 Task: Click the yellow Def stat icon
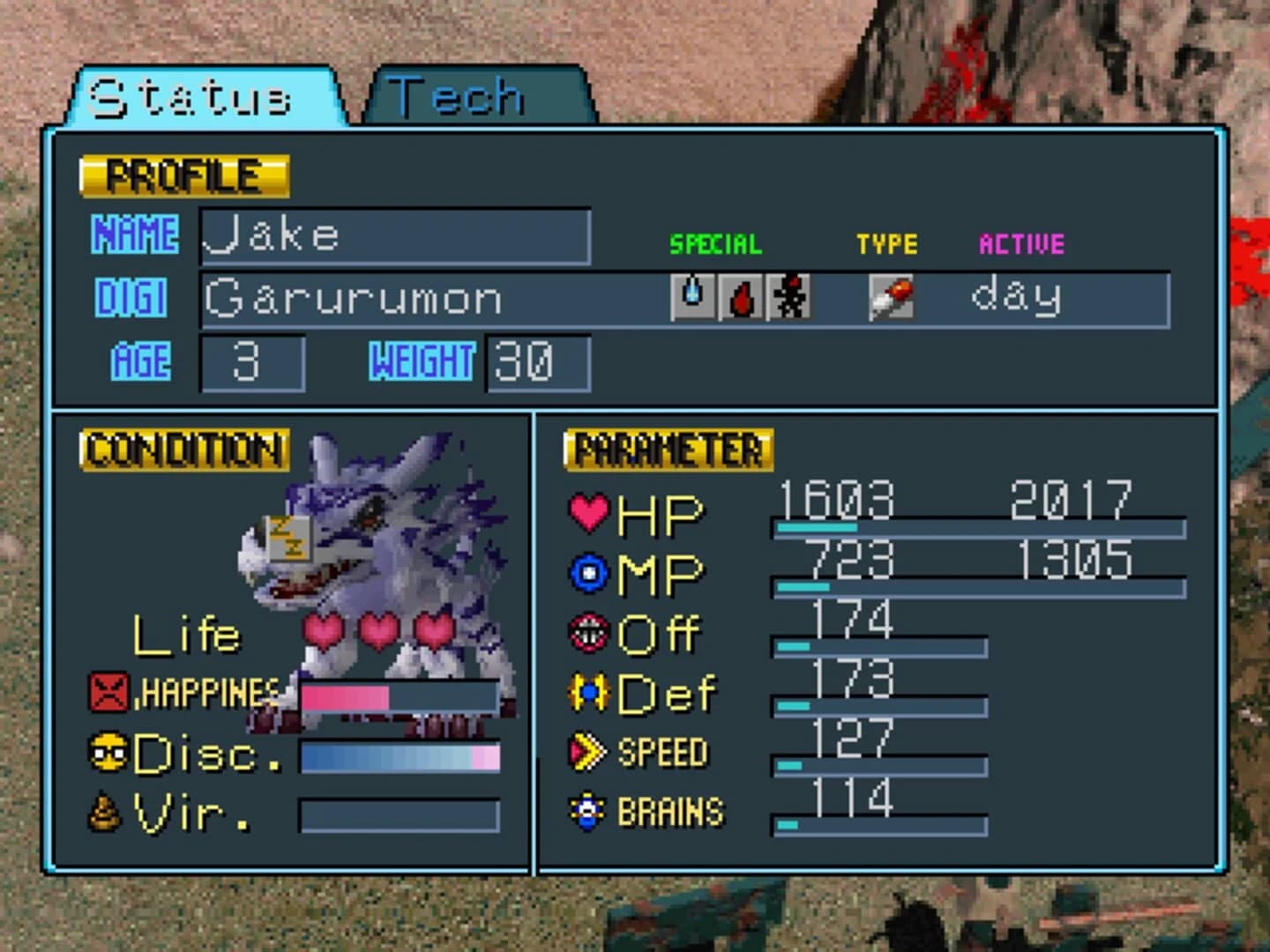[589, 693]
